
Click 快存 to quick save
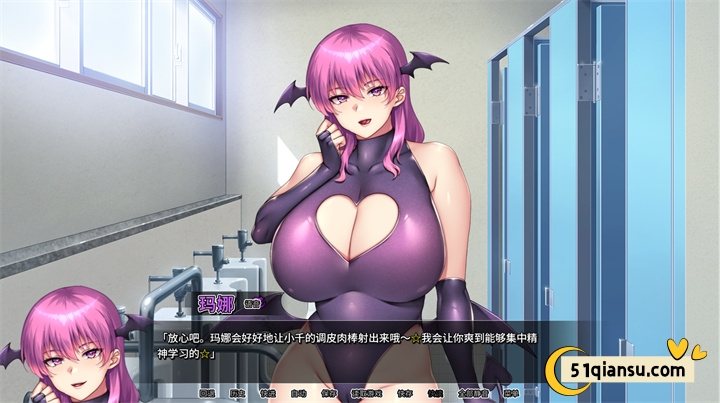point(403,394)
